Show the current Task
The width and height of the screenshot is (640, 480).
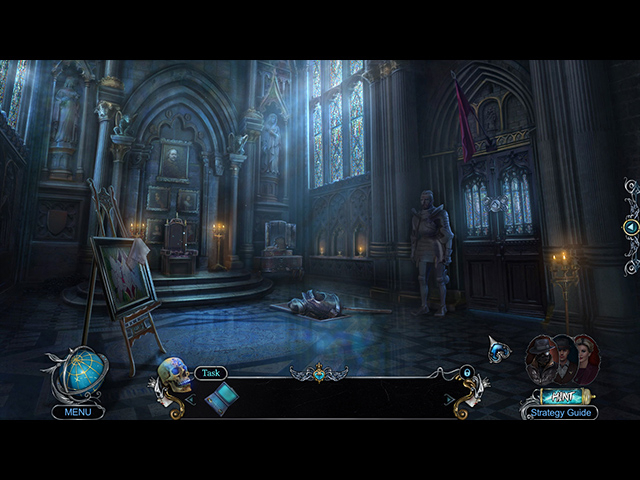coord(211,373)
